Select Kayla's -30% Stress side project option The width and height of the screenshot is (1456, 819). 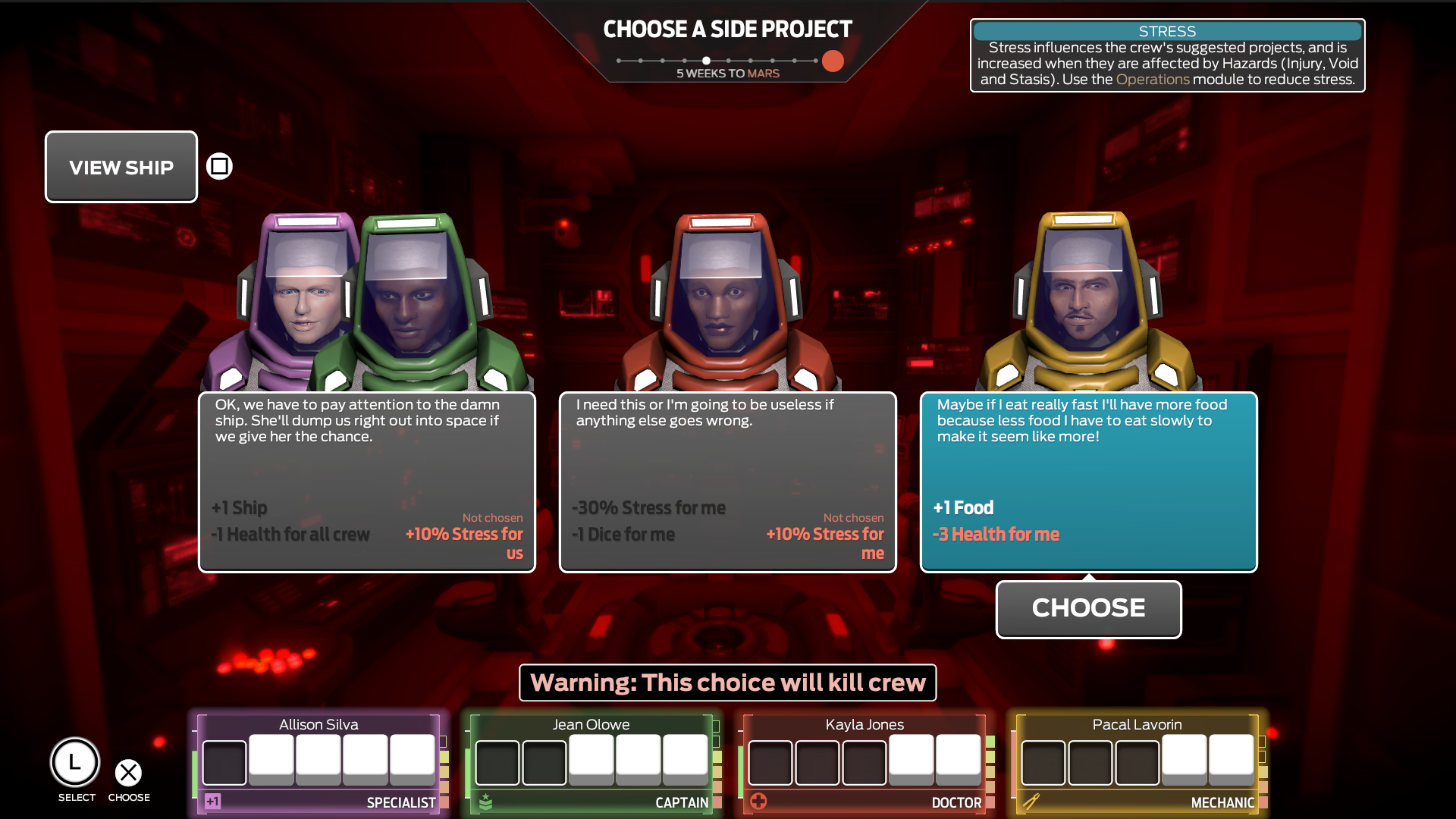727,482
